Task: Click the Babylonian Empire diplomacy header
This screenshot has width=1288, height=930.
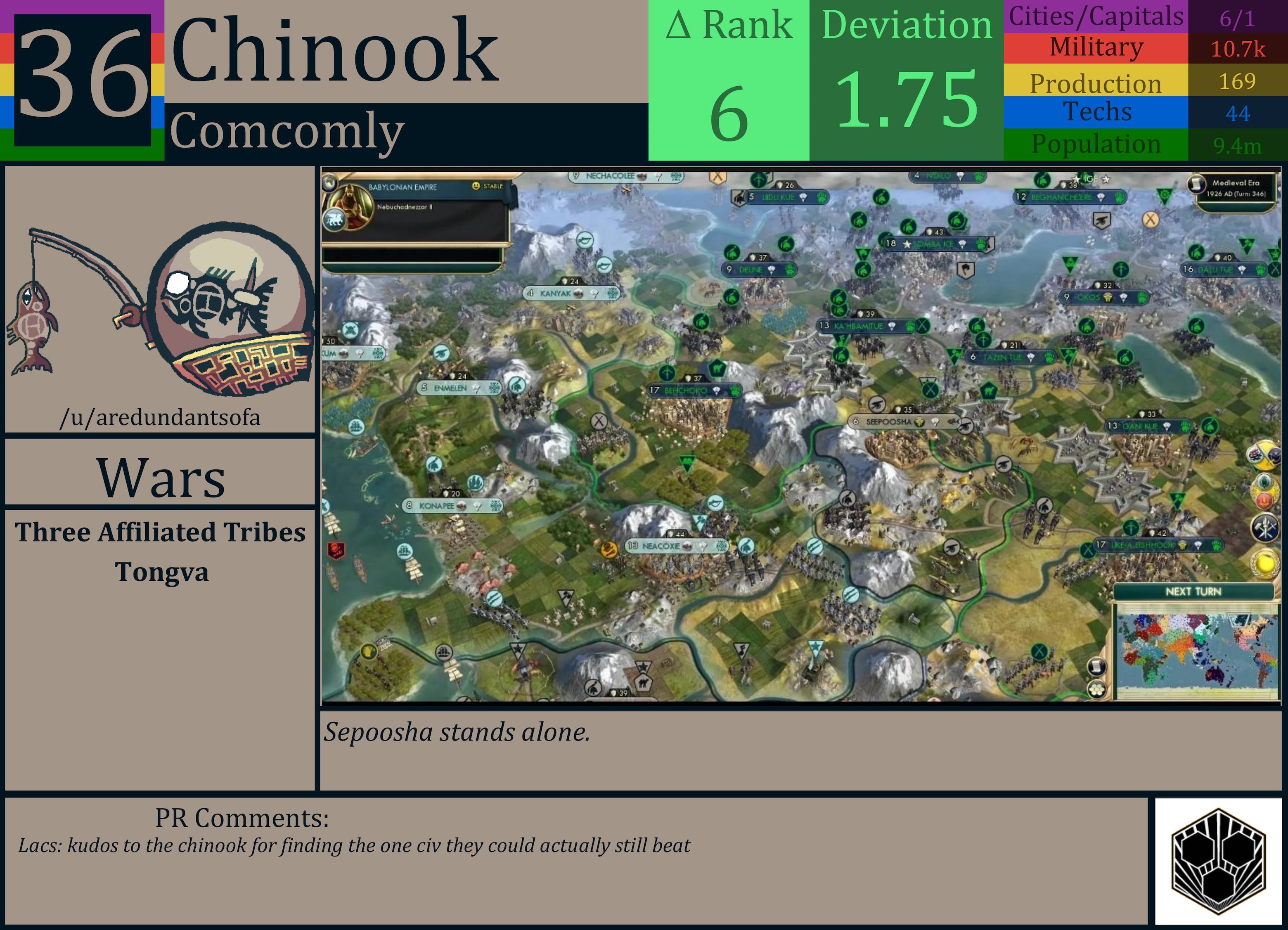Action: pos(403,187)
